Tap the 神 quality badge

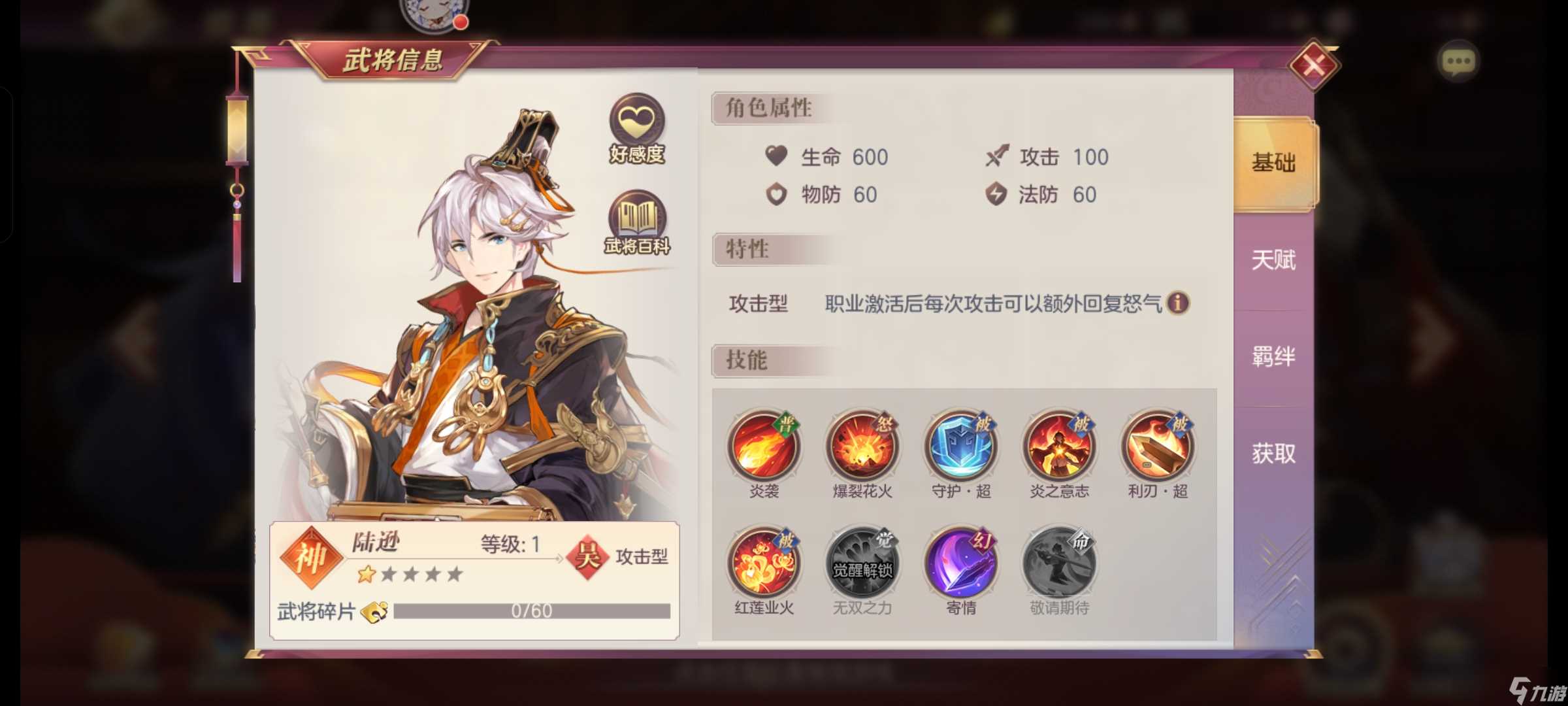tap(312, 559)
